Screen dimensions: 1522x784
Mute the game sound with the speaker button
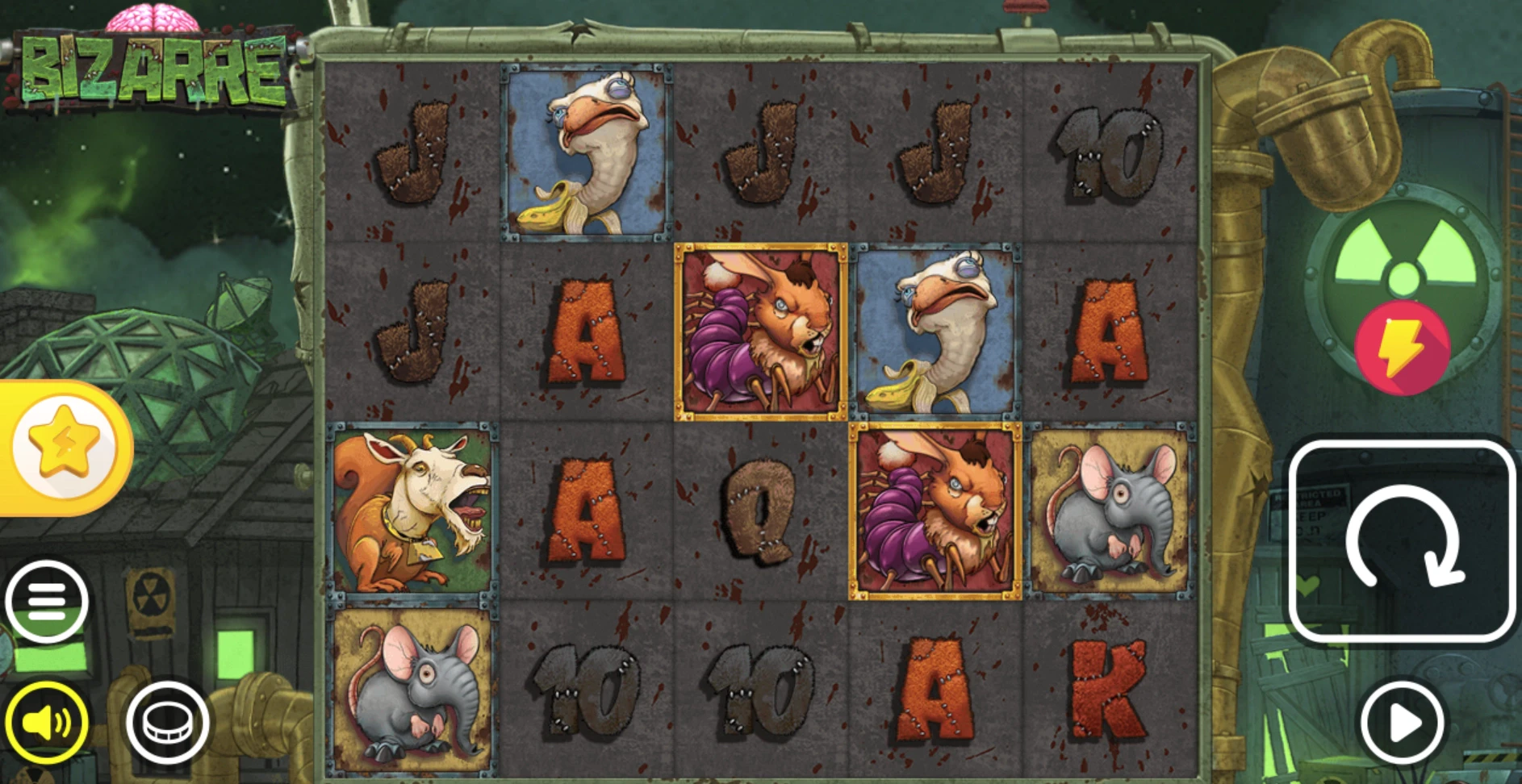(46, 723)
